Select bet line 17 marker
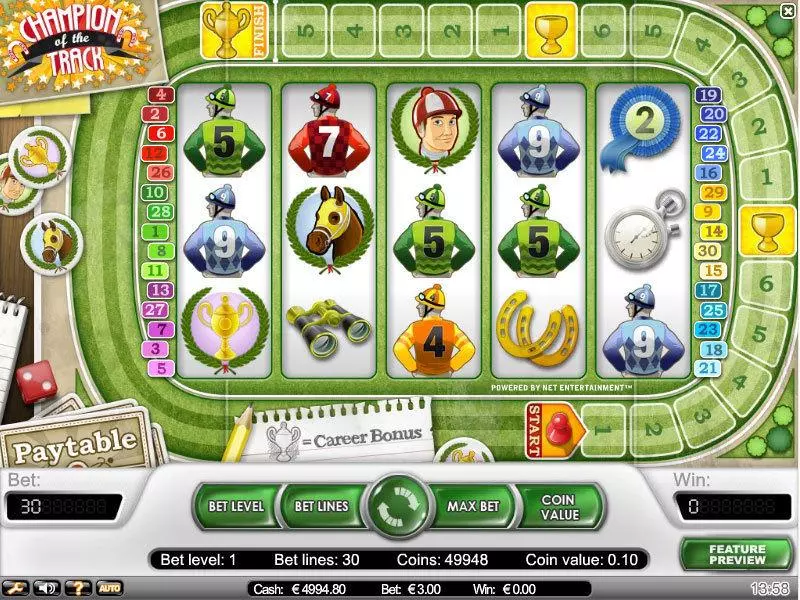 (709, 290)
